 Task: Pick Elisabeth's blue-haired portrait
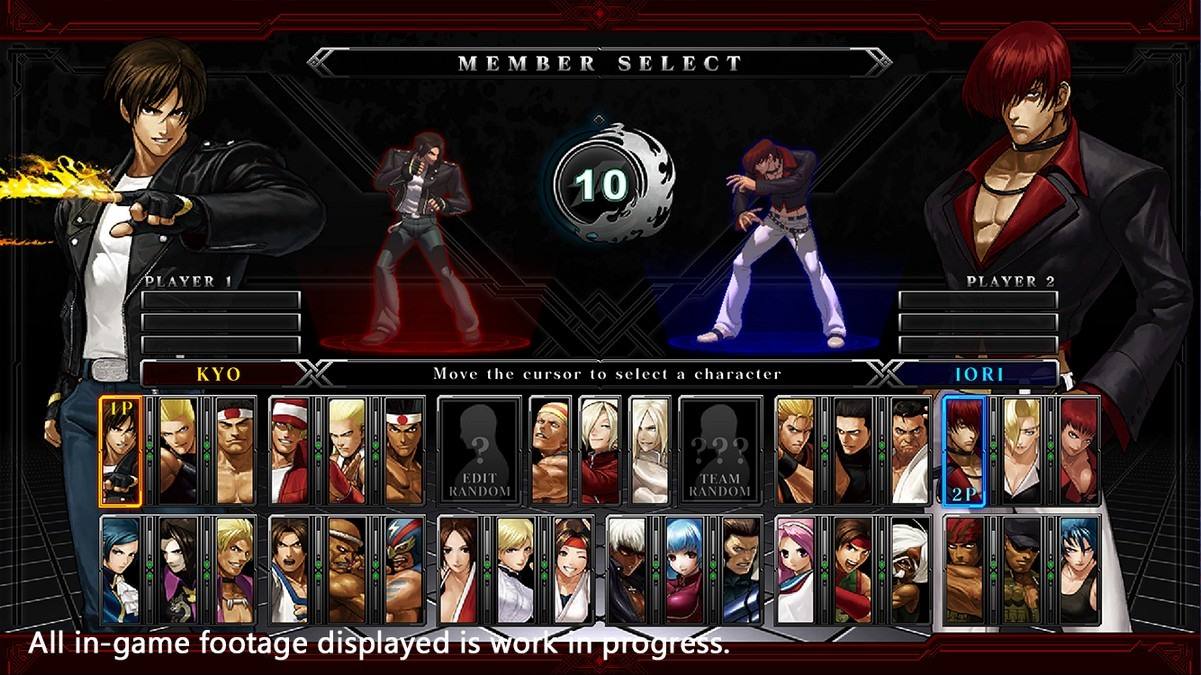[x=121, y=570]
